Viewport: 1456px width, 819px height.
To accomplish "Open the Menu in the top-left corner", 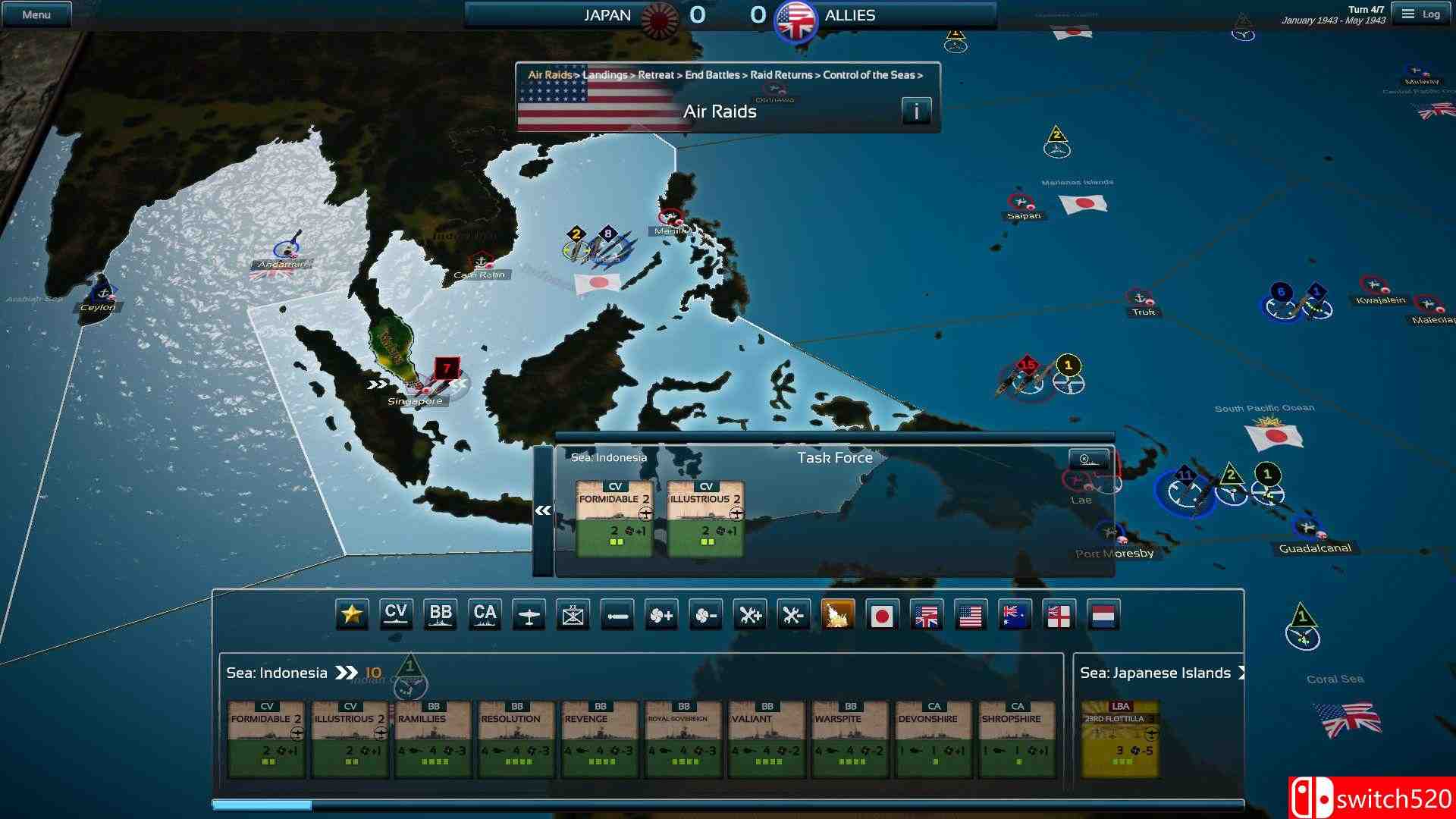I will point(36,13).
